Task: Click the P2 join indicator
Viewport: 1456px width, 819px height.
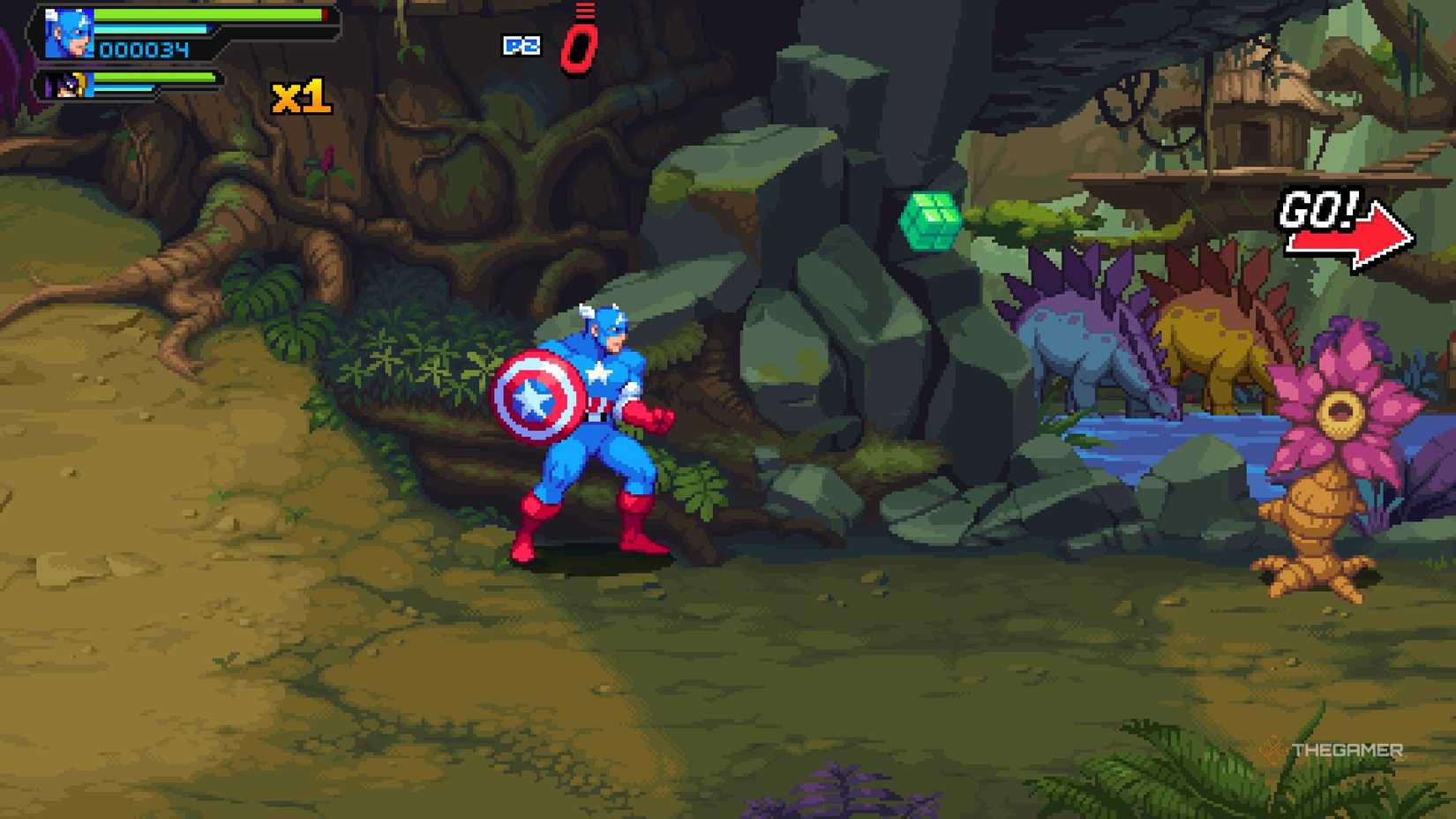Action: [x=521, y=46]
